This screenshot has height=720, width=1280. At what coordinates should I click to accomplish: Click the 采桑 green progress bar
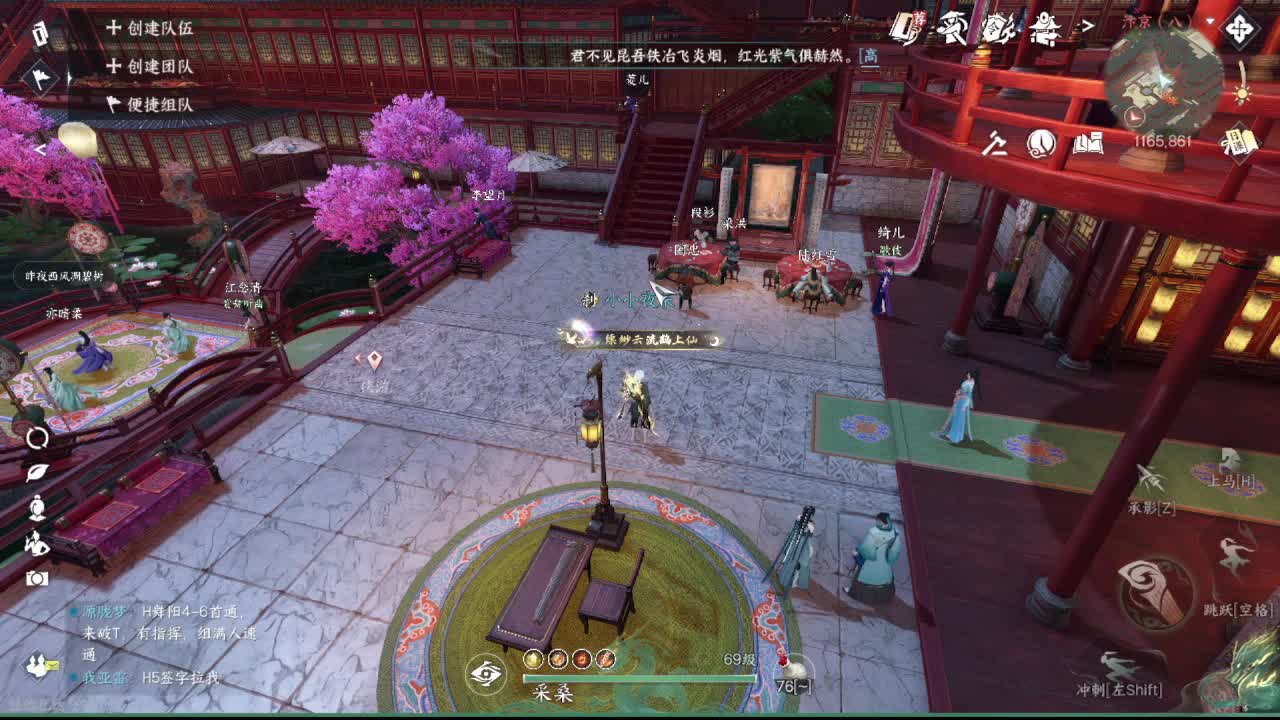tap(640, 676)
